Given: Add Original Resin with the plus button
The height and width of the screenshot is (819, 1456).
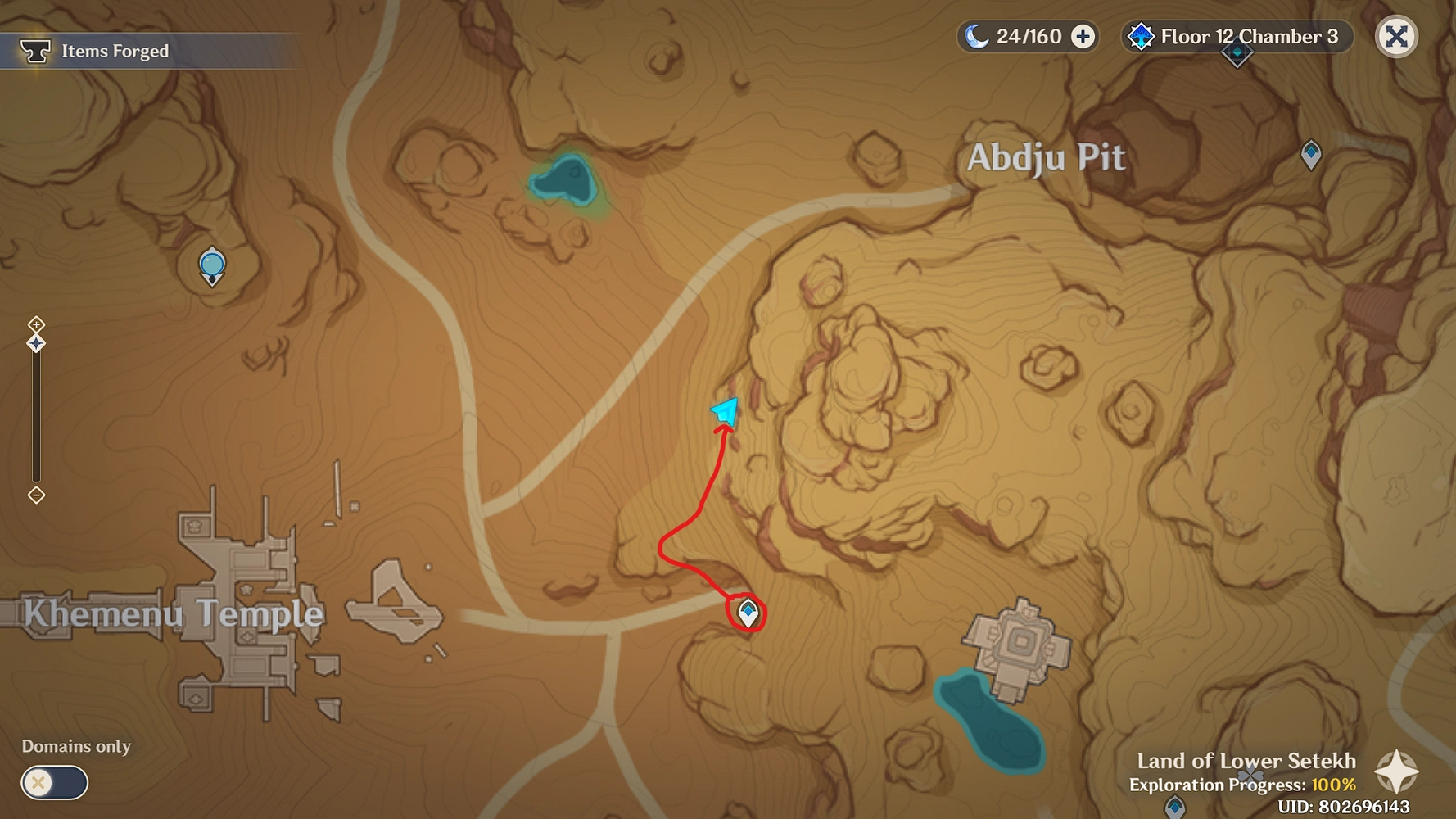Looking at the screenshot, I should click(1083, 37).
